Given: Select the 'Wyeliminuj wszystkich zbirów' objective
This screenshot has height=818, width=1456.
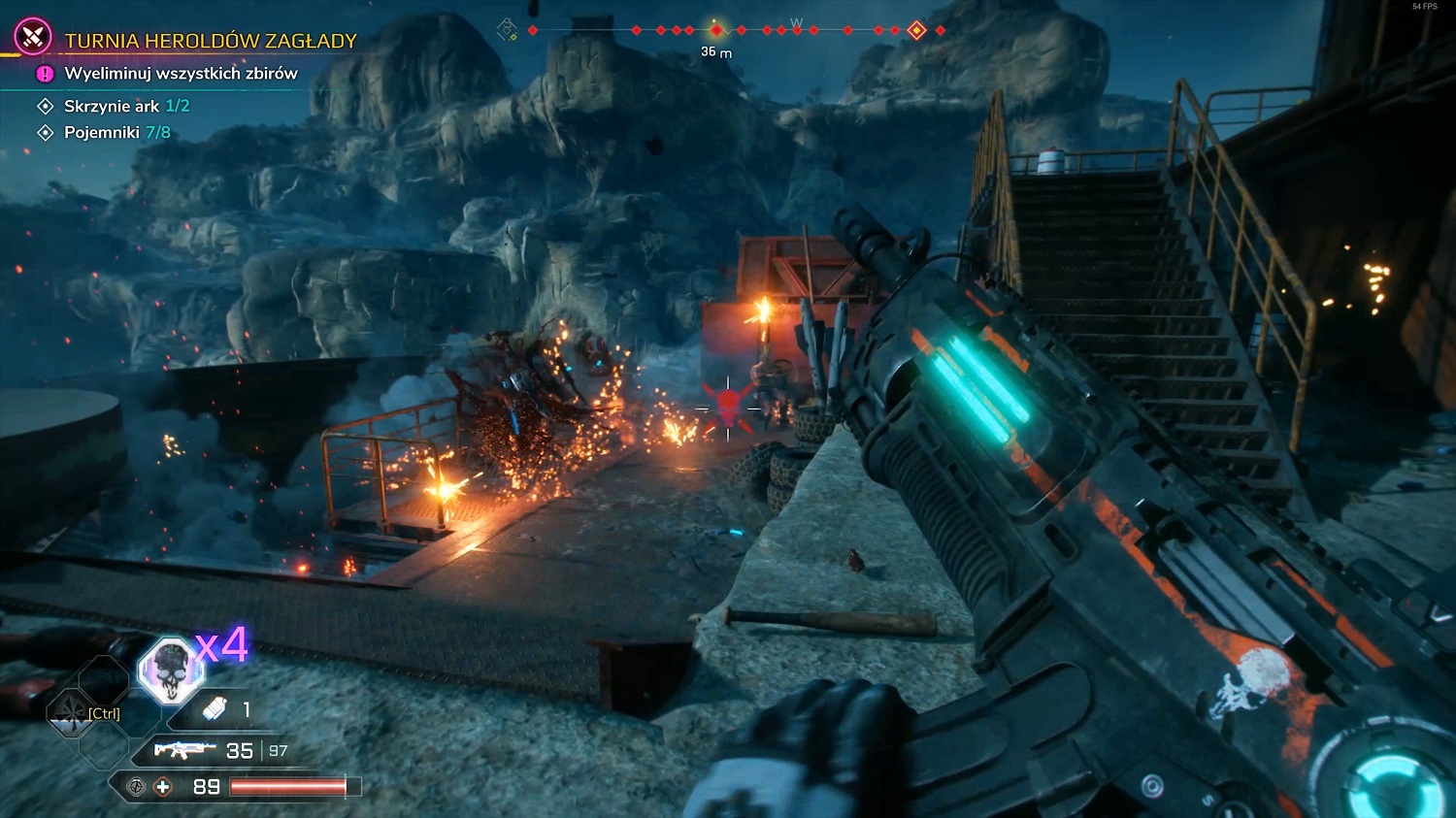Looking at the screenshot, I should [181, 74].
